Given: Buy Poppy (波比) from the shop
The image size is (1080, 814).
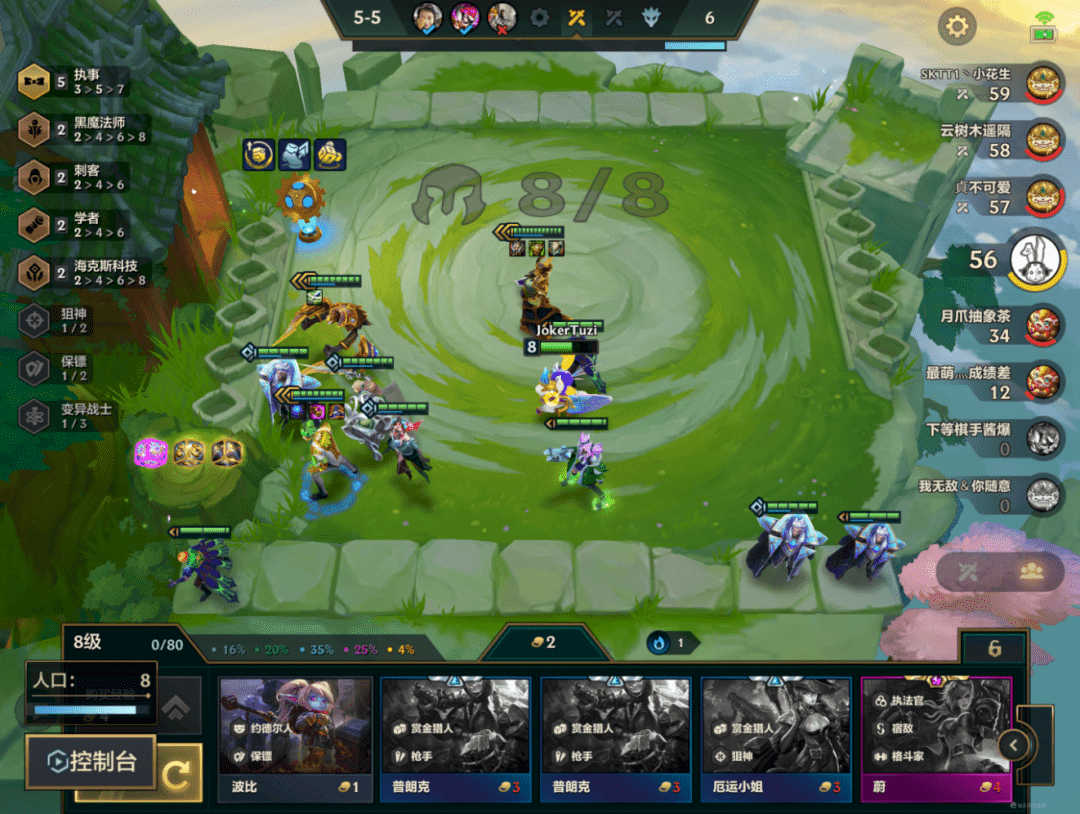Looking at the screenshot, I should 295,738.
